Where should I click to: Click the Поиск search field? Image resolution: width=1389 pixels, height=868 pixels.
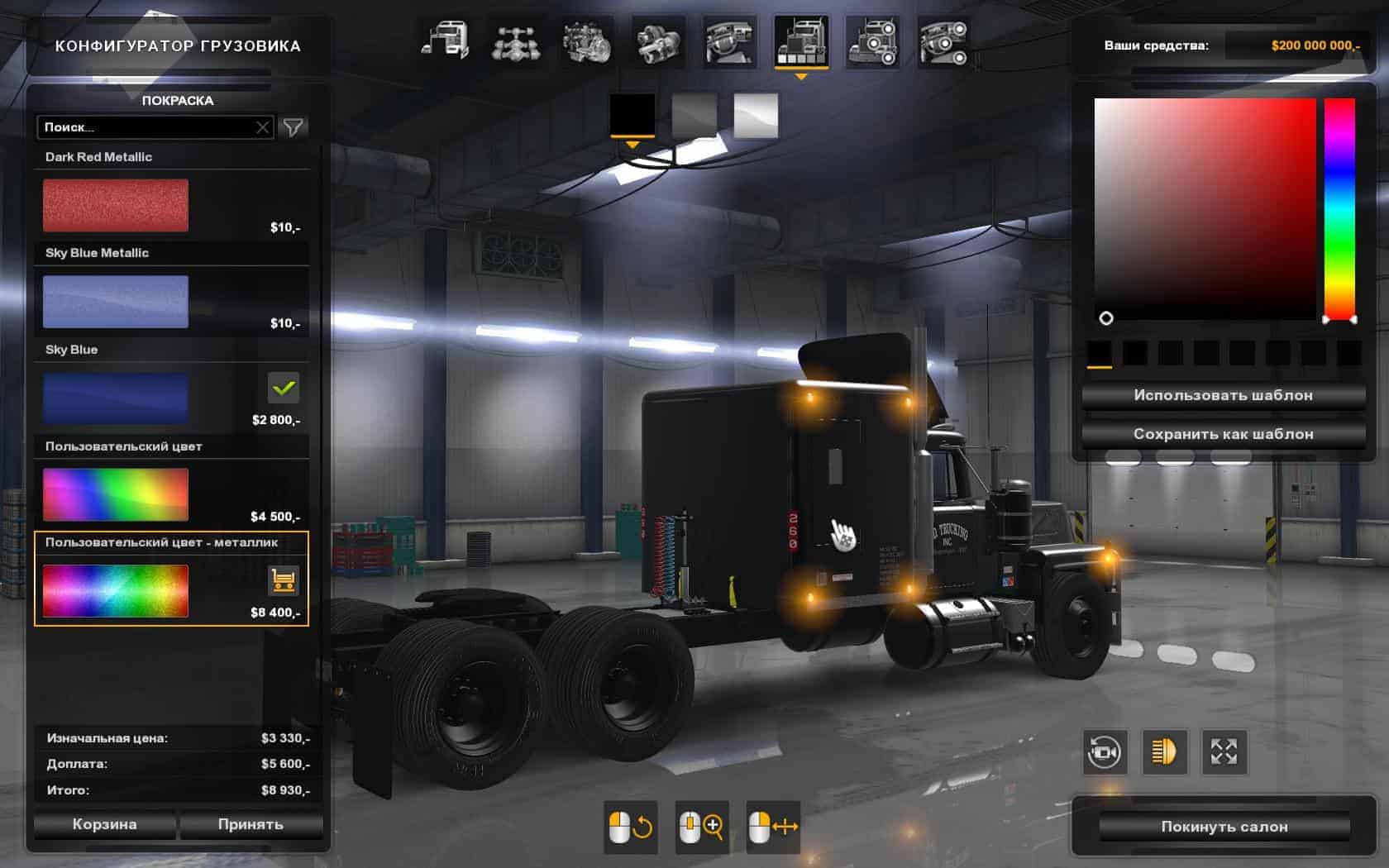point(145,127)
